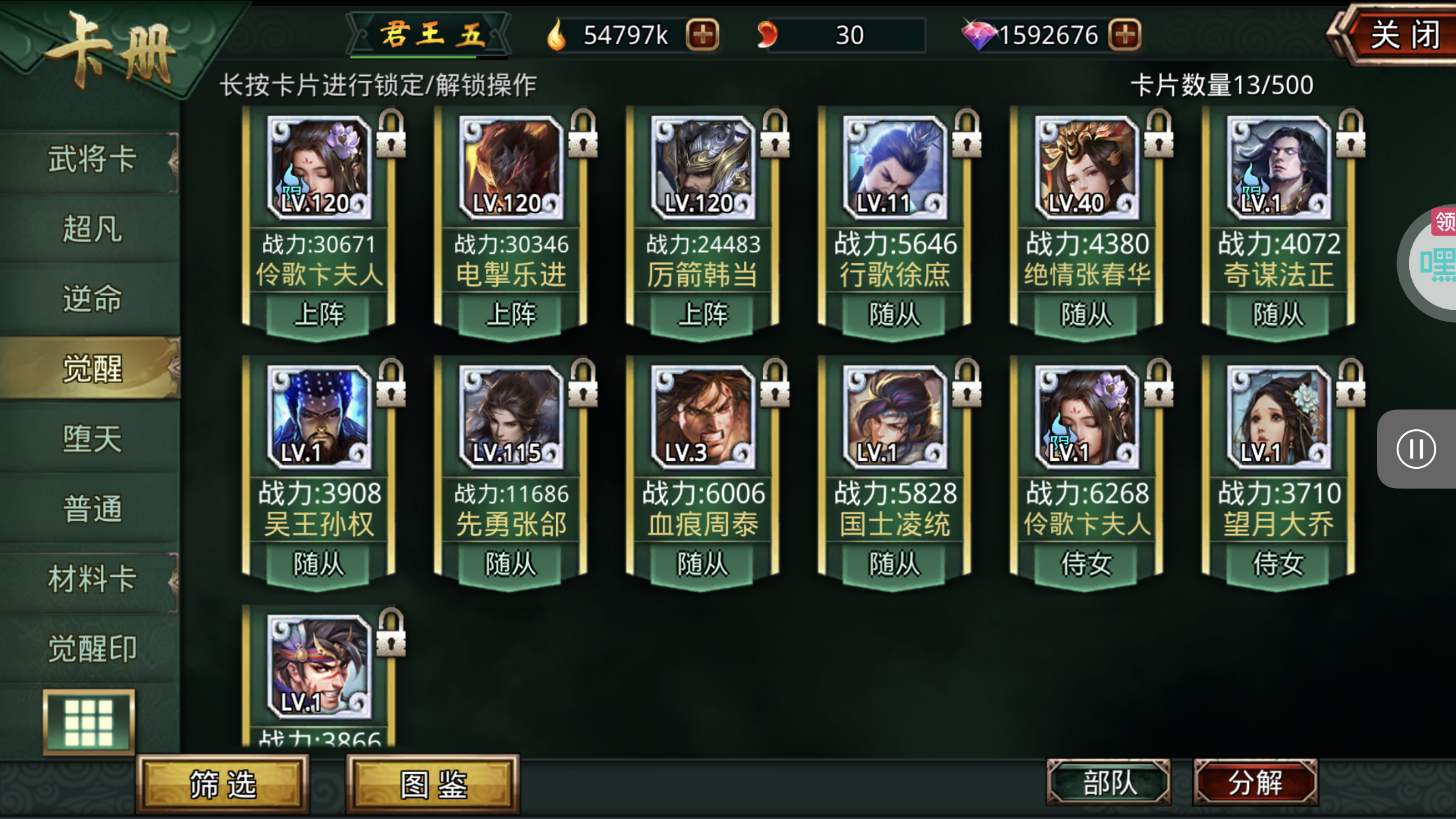This screenshot has width=1456, height=819.
Task: Open the 图鉴 card encyclopedia
Action: click(433, 785)
